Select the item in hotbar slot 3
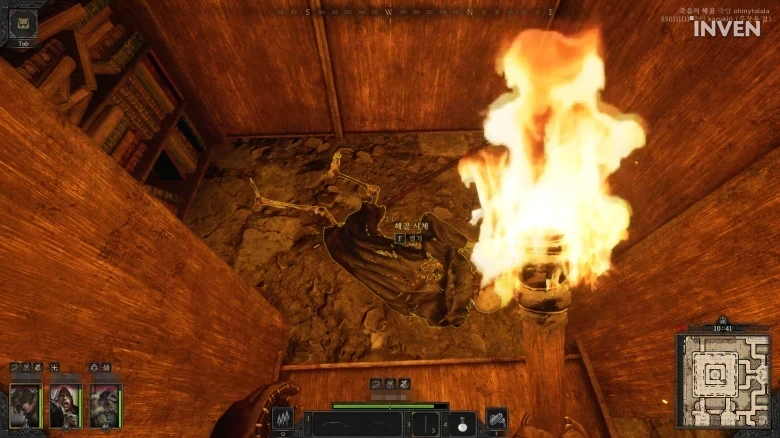This screenshot has height=438, width=780. click(x=426, y=424)
